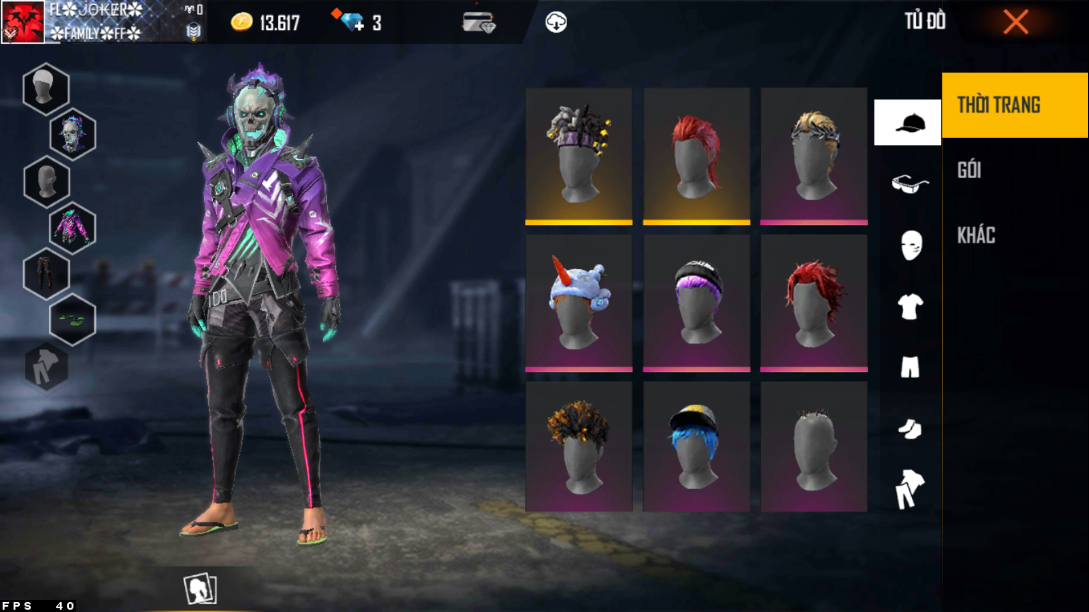Image resolution: width=1089 pixels, height=612 pixels.
Task: Switch to the shorts bottoms category
Action: click(909, 367)
